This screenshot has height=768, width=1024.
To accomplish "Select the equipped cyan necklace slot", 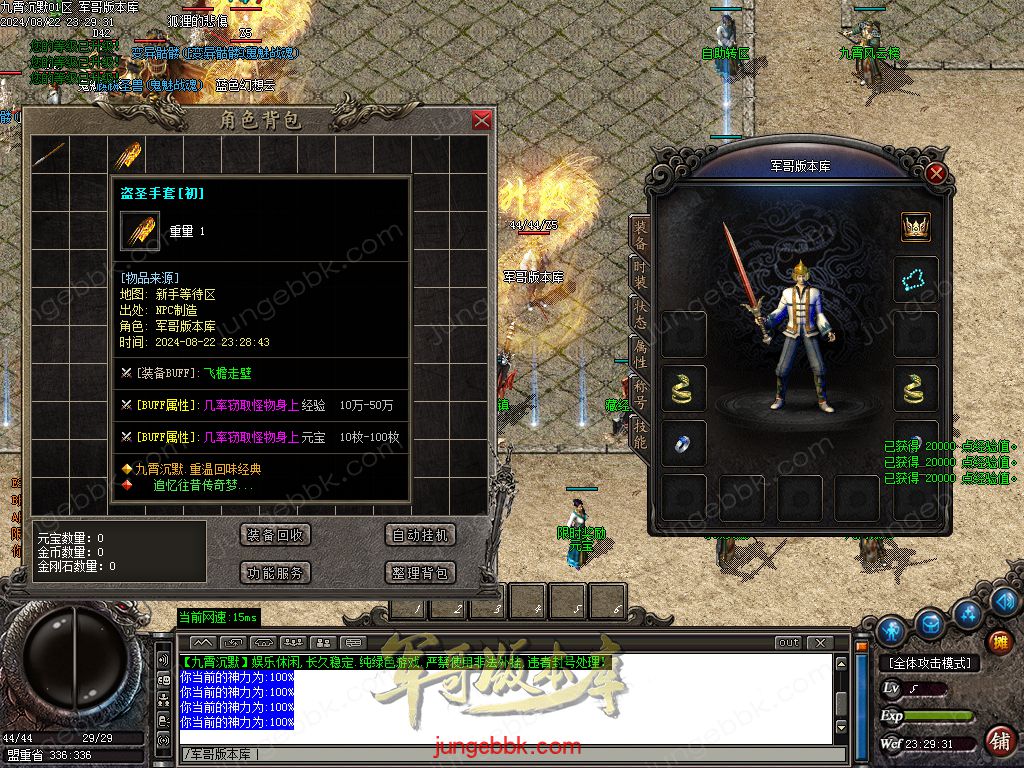I will 916,278.
